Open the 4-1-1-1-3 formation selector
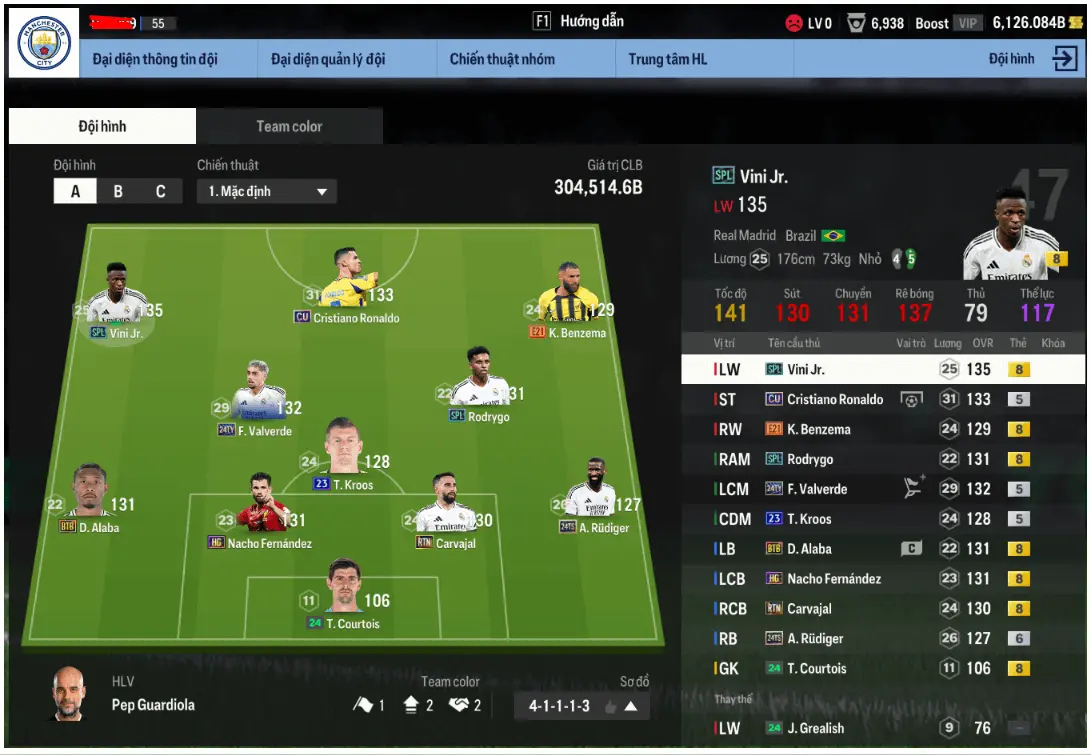The image size is (1091, 755). click(582, 706)
